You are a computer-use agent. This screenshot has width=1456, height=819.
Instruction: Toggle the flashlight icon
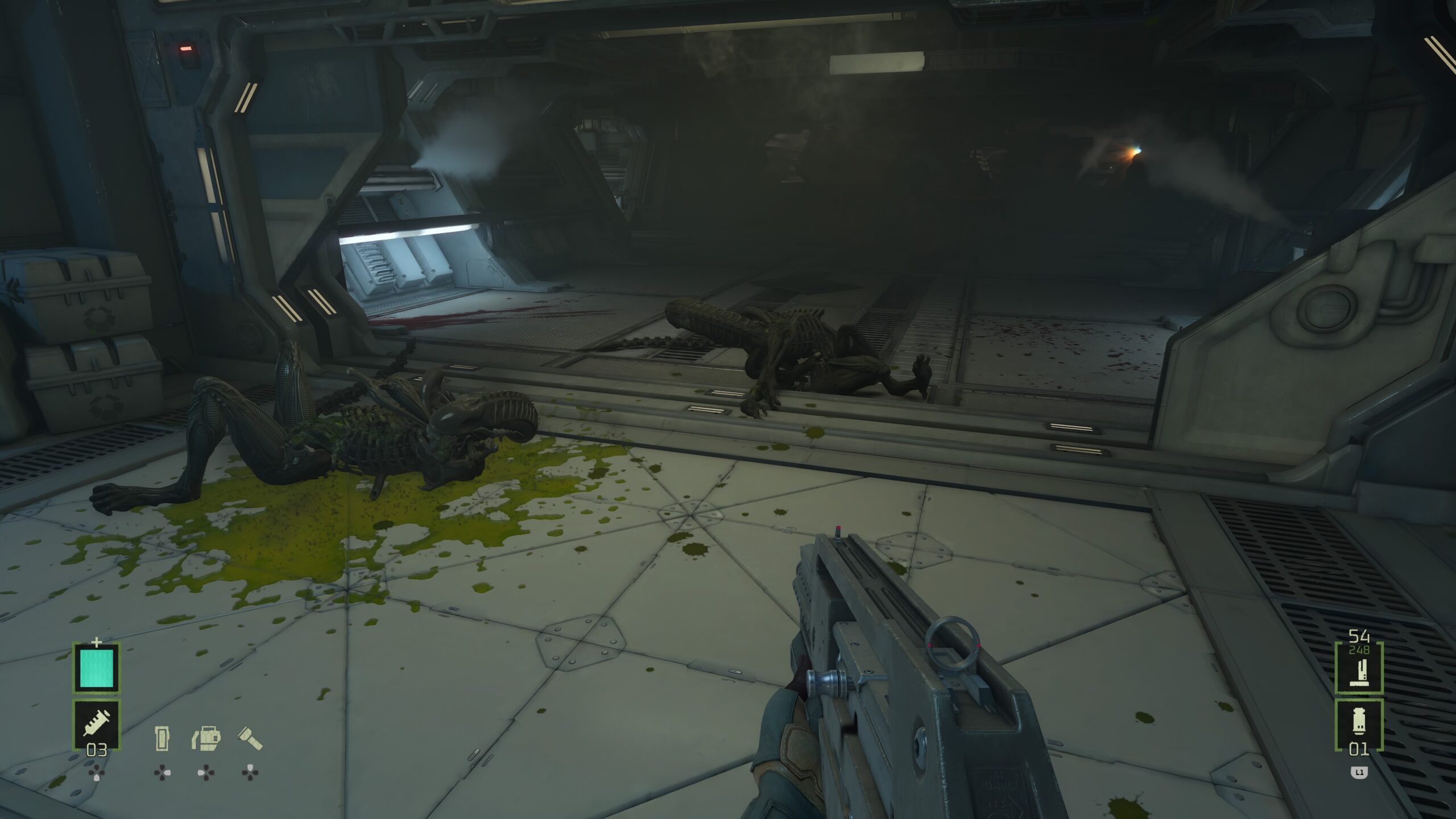[250, 738]
